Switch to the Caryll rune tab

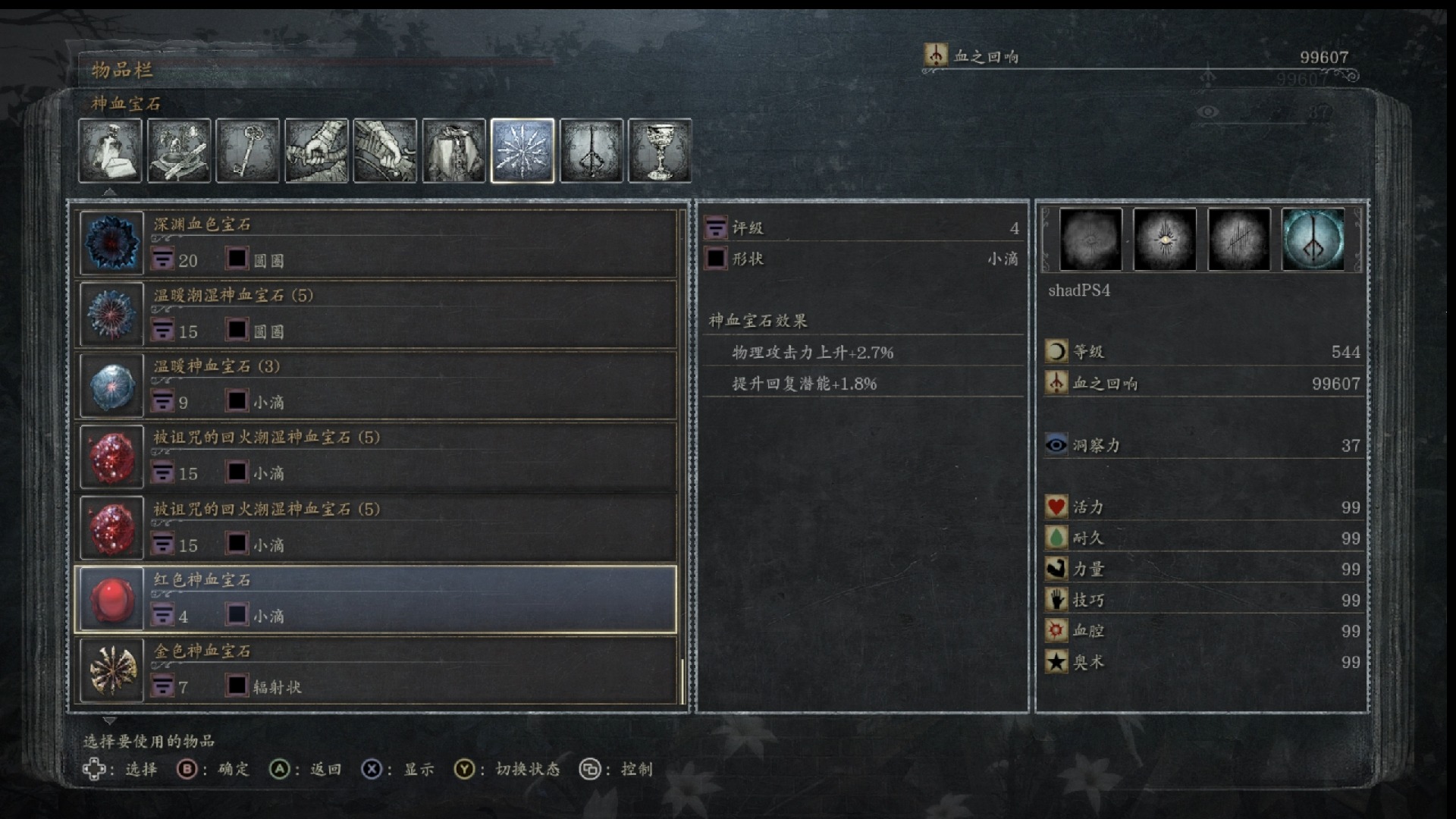pos(591,150)
